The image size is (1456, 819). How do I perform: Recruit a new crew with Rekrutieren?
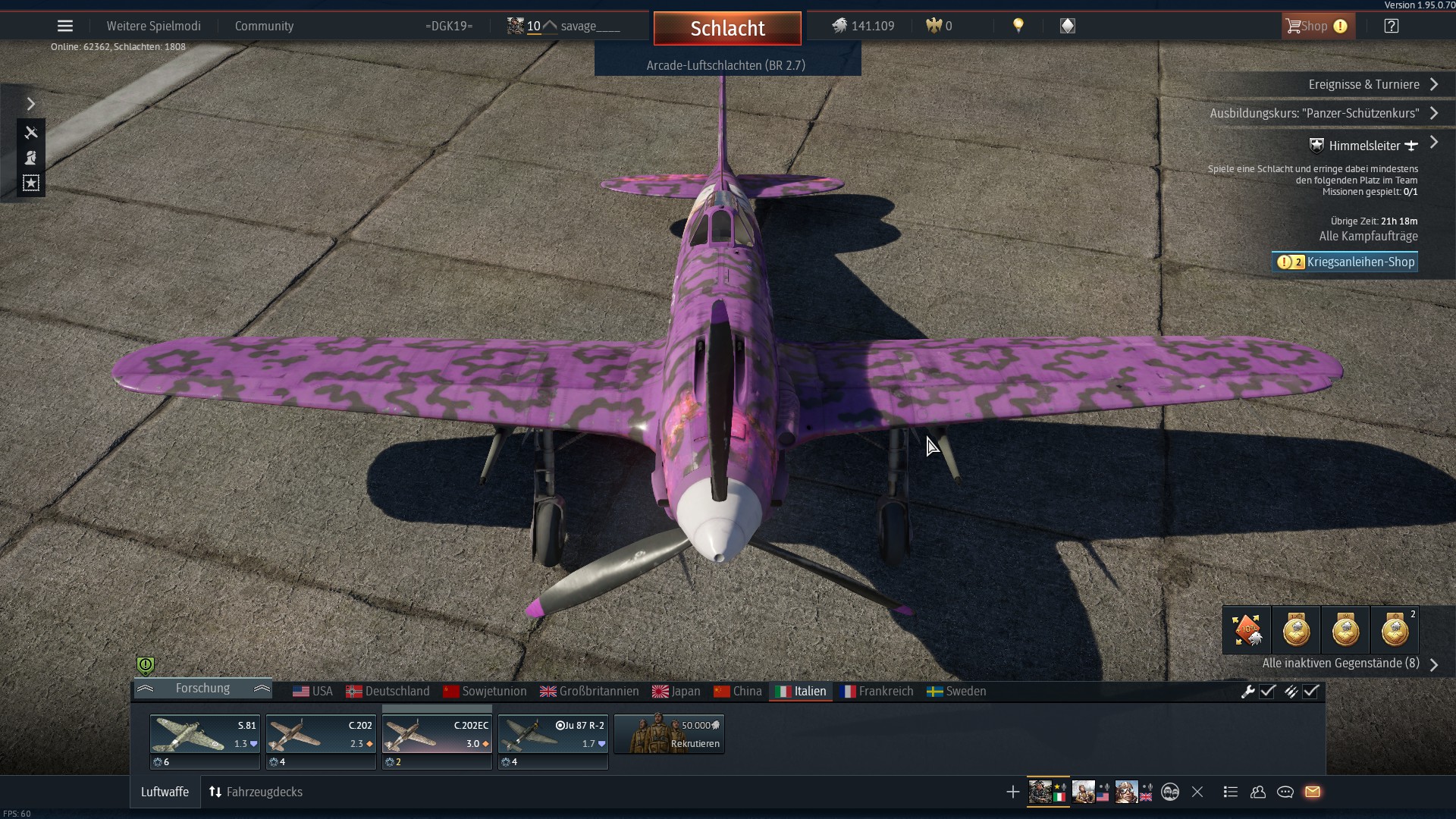click(669, 734)
